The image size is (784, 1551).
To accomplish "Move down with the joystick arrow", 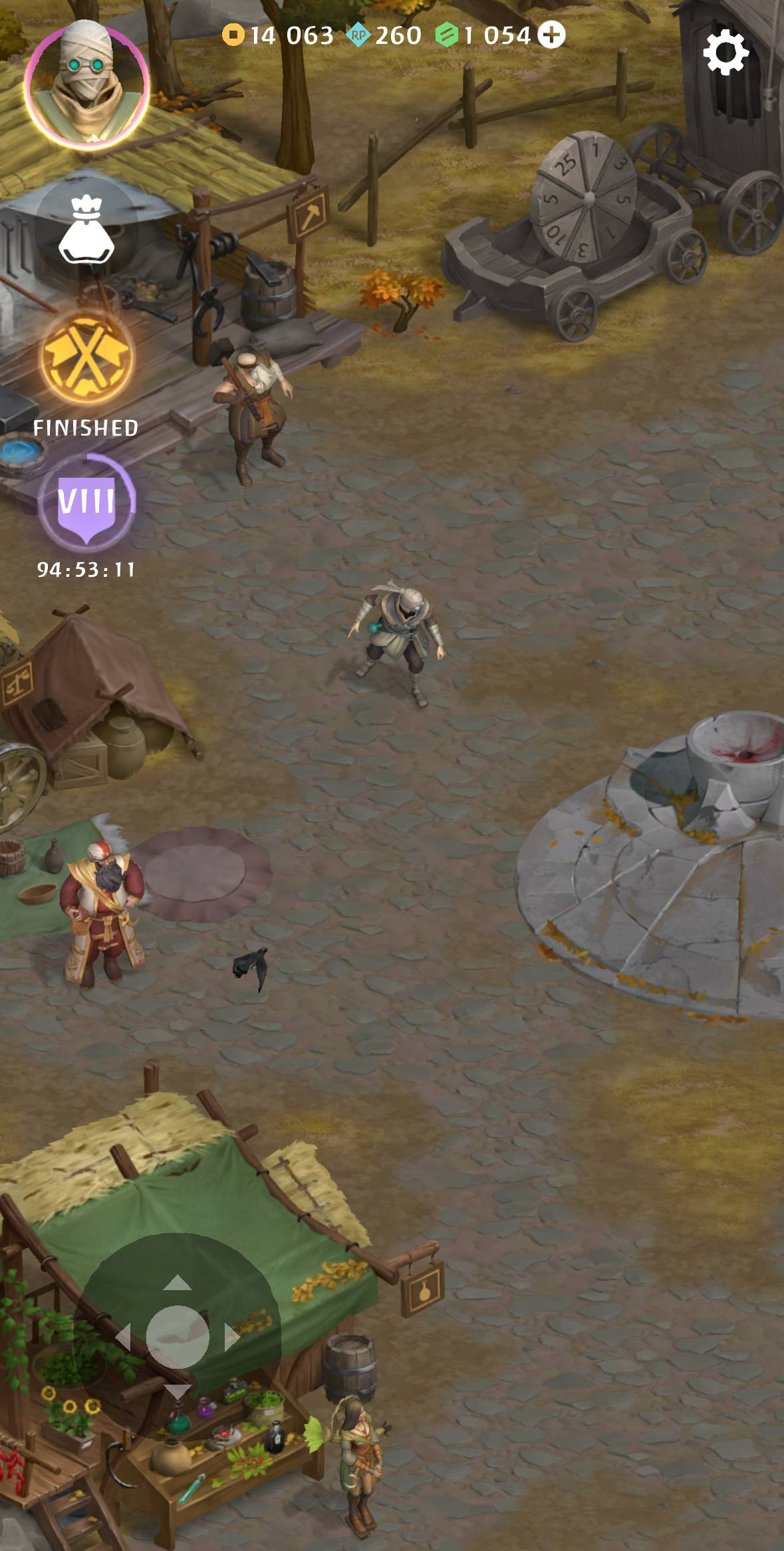I will click(177, 1392).
